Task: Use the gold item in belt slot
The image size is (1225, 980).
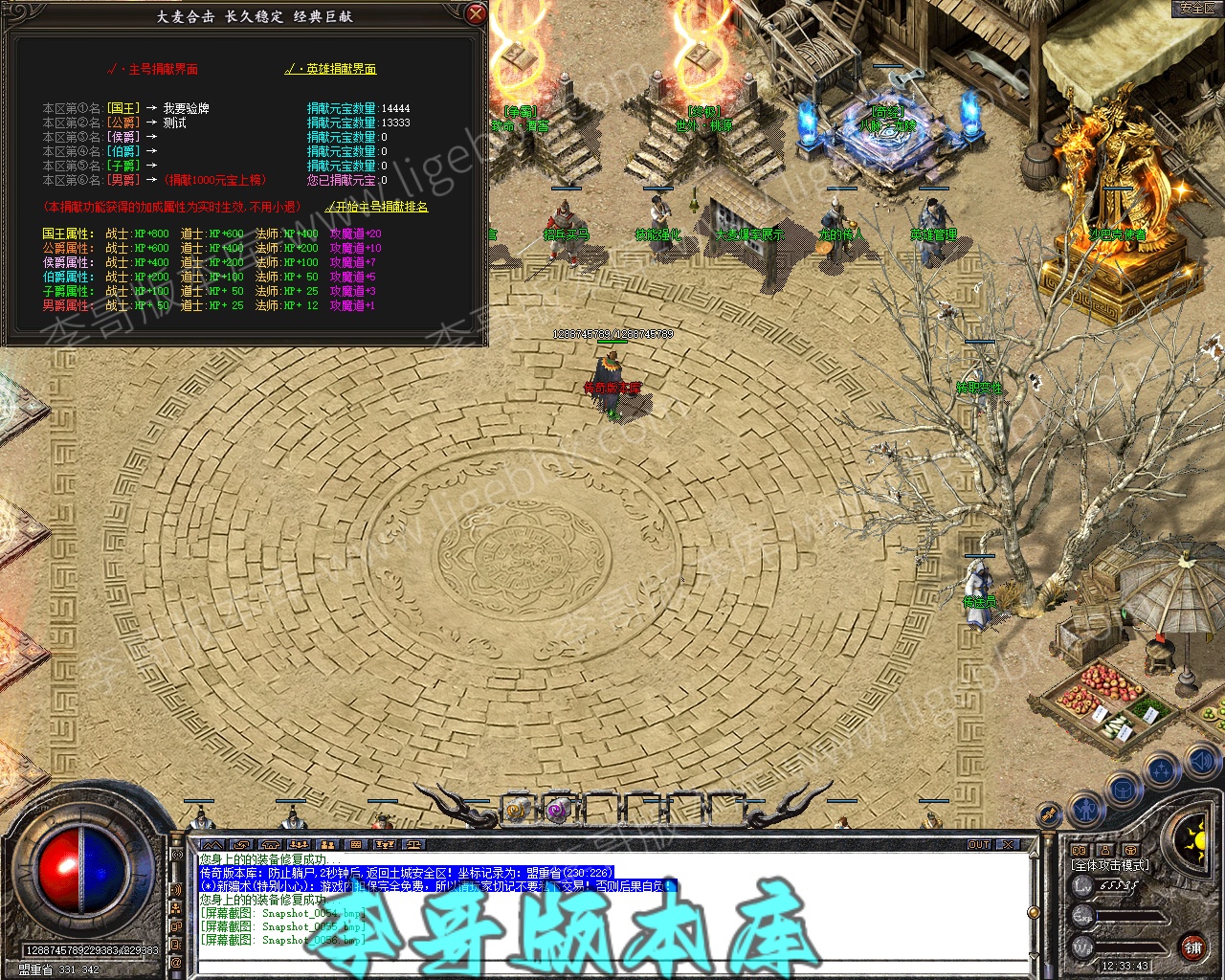Action: coord(517,811)
